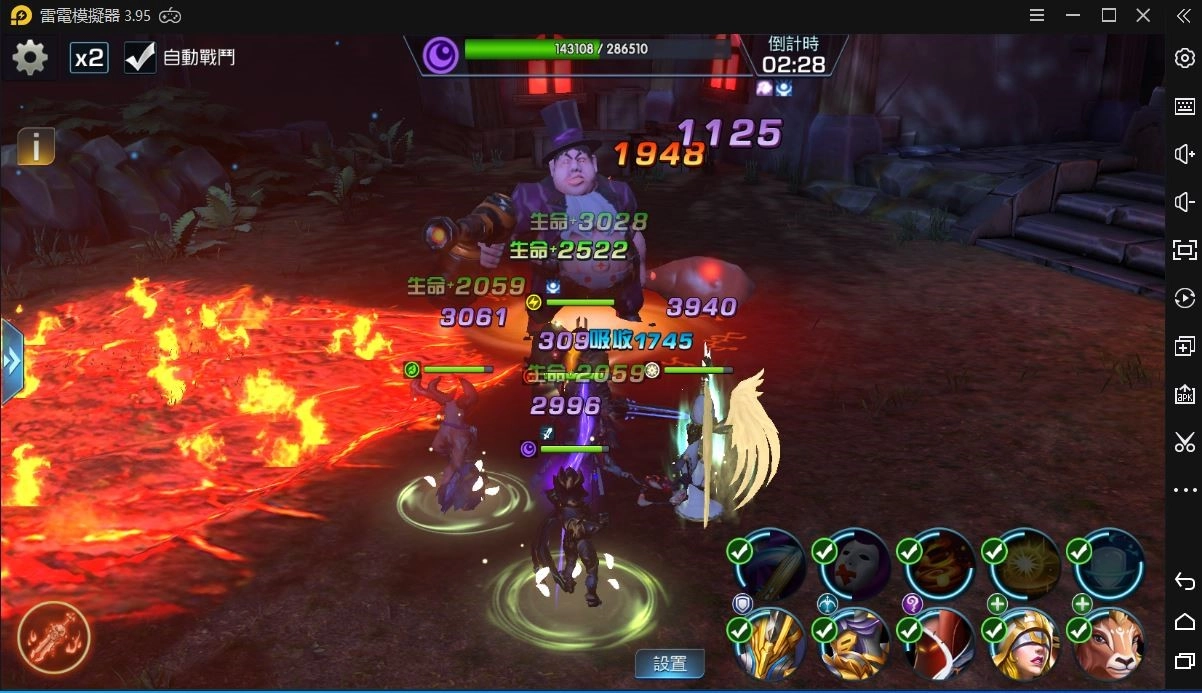Viewport: 1202px width, 693px height.
Task: Toggle the x2 battle speed
Action: click(89, 58)
